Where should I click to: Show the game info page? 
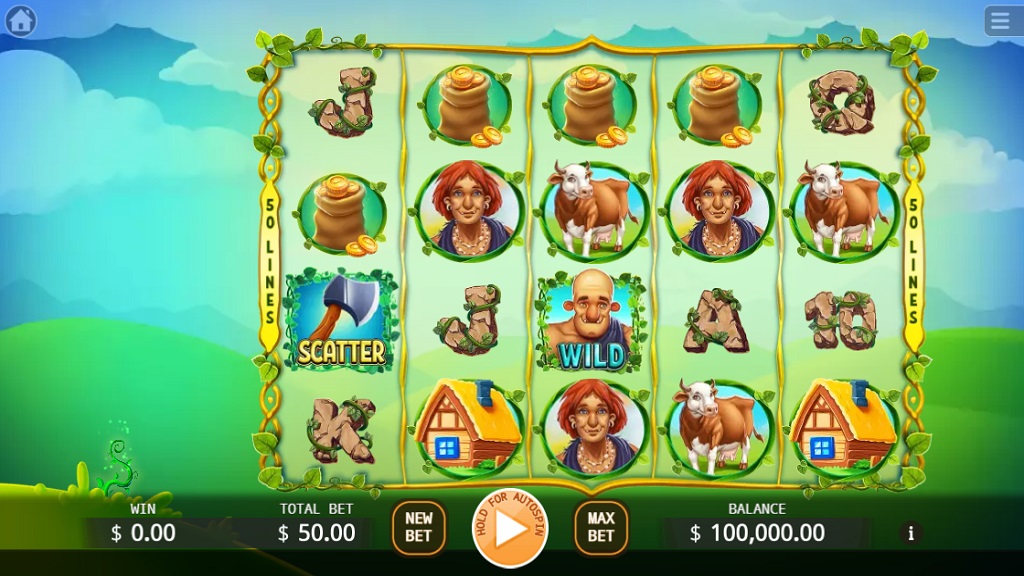click(x=910, y=533)
